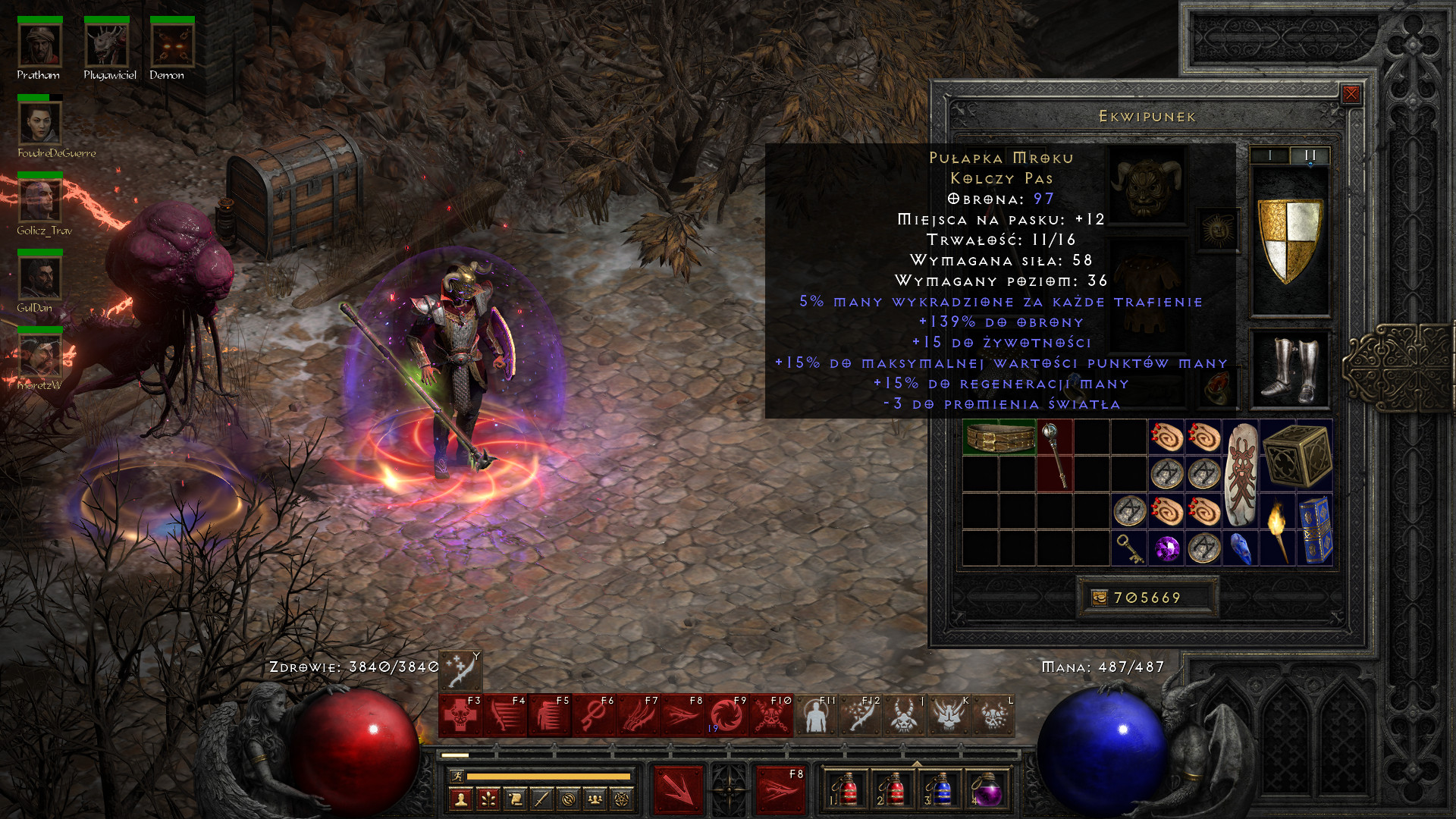Open the character sheet from mini panel
1456x819 pixels.
[x=461, y=799]
